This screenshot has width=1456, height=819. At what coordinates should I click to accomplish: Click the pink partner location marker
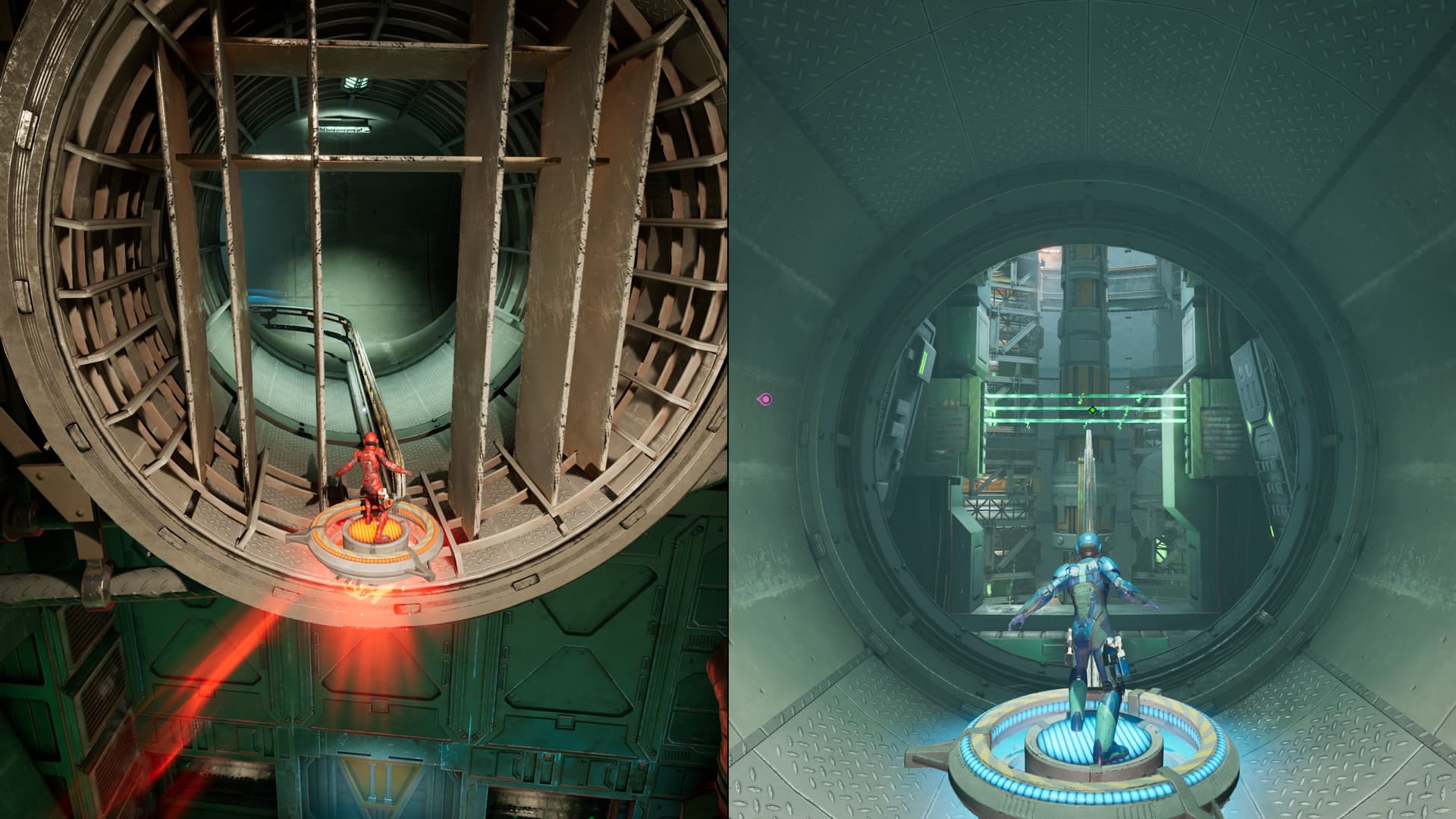point(765,399)
